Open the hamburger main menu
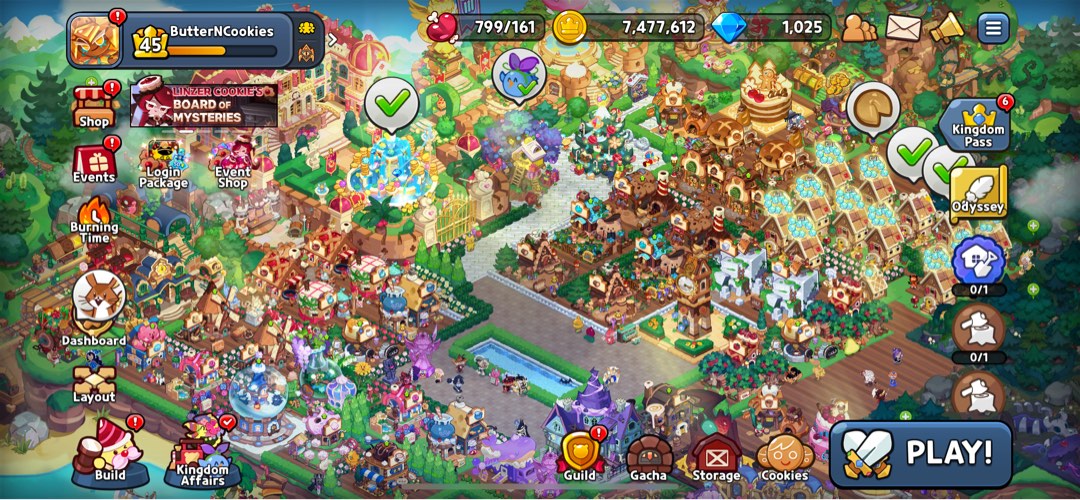Image resolution: width=1080 pixels, height=500 pixels. click(993, 27)
